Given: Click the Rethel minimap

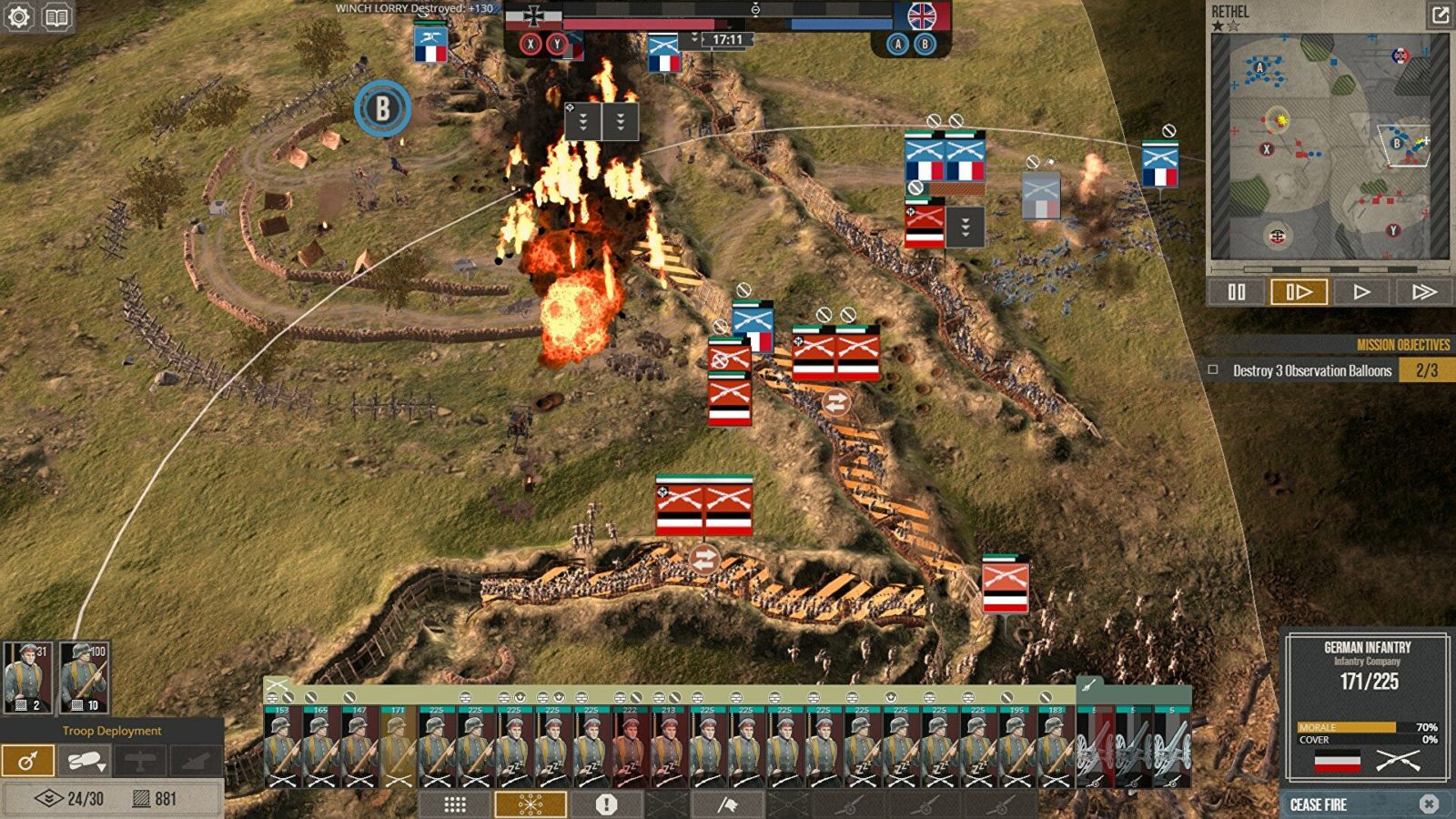Looking at the screenshot, I should point(1329,146).
